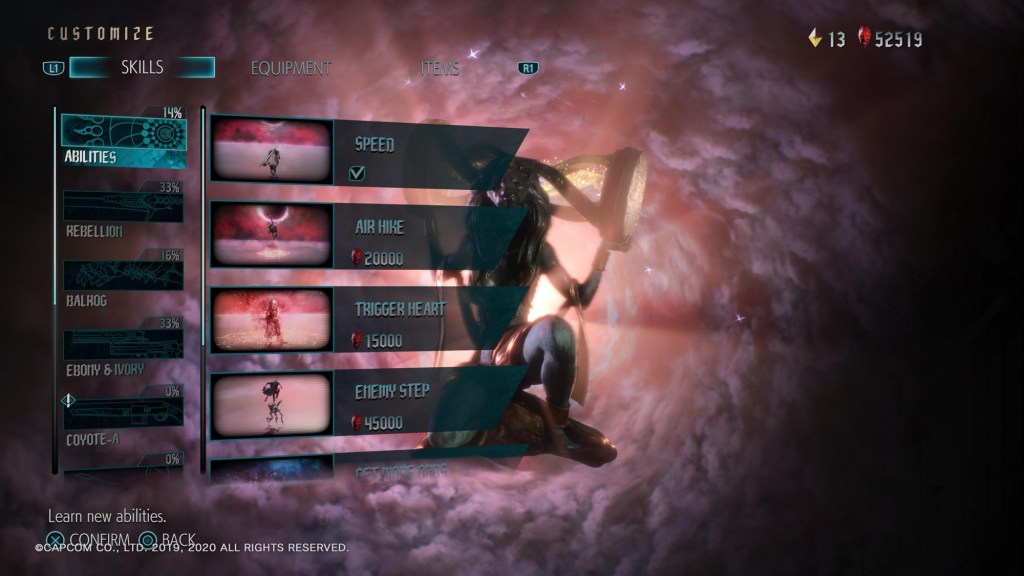Screen dimensions: 1024x576
Task: View the Speed skill preview thumbnail
Action: 271,150
